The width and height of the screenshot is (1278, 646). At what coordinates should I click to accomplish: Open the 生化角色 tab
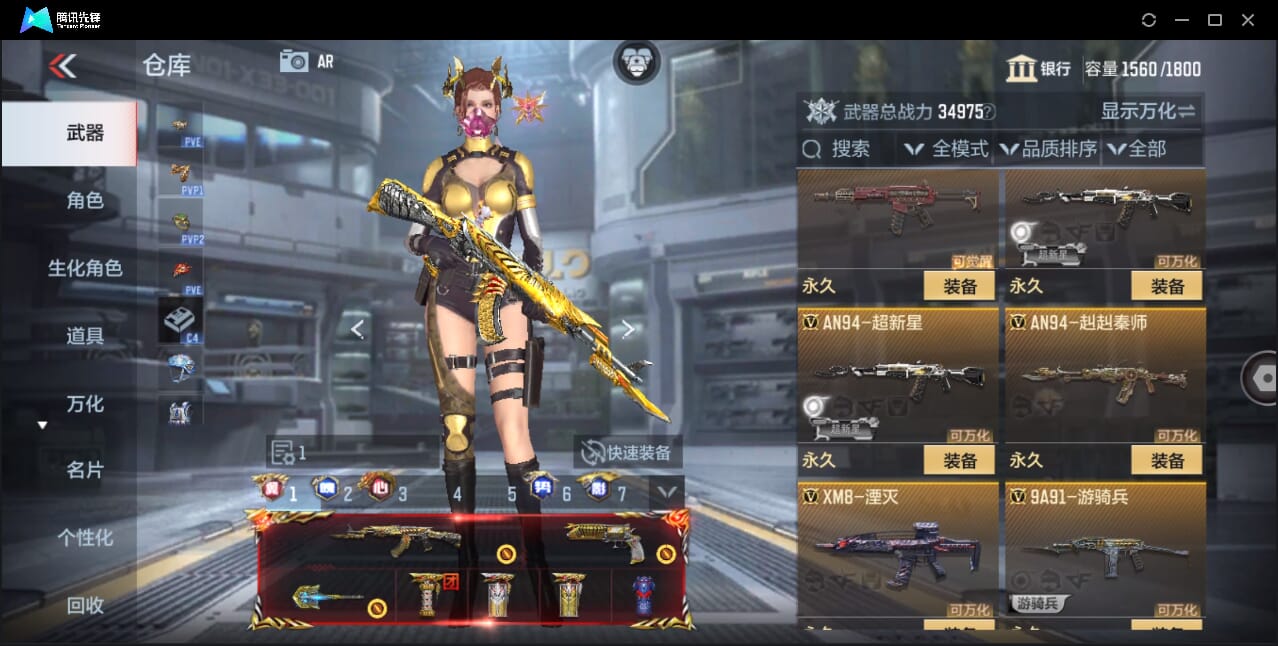pyautogui.click(x=85, y=268)
